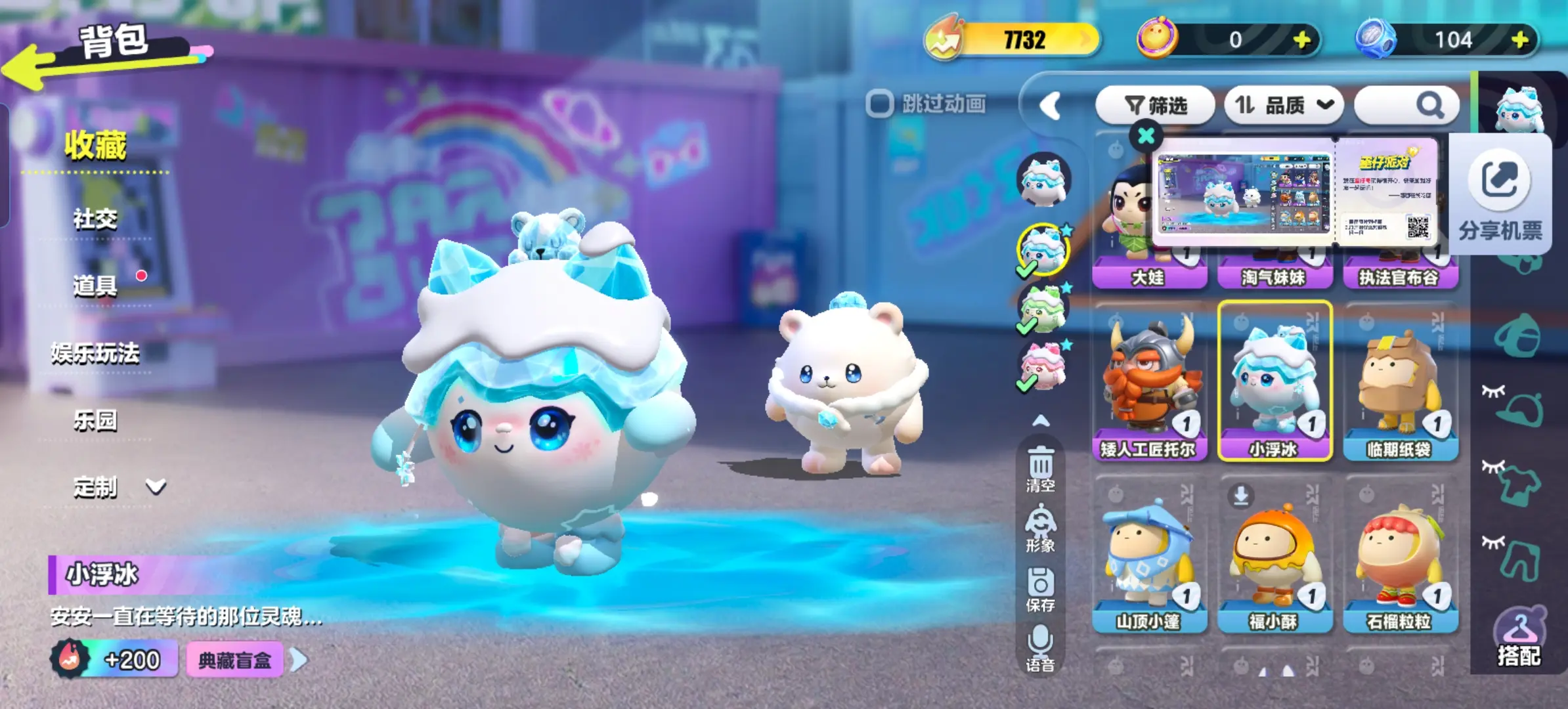Switch to the 道具 category
The image size is (1568, 709).
point(95,286)
